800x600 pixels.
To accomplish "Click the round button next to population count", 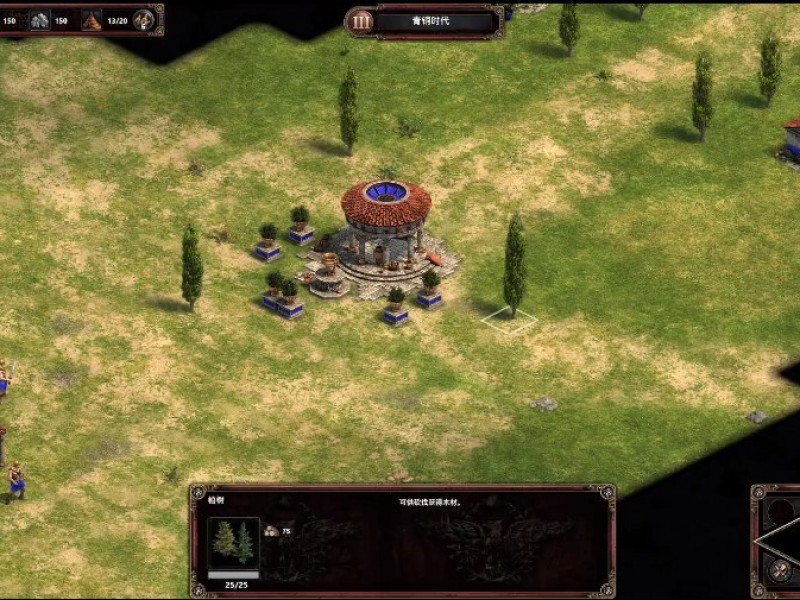I will [144, 20].
